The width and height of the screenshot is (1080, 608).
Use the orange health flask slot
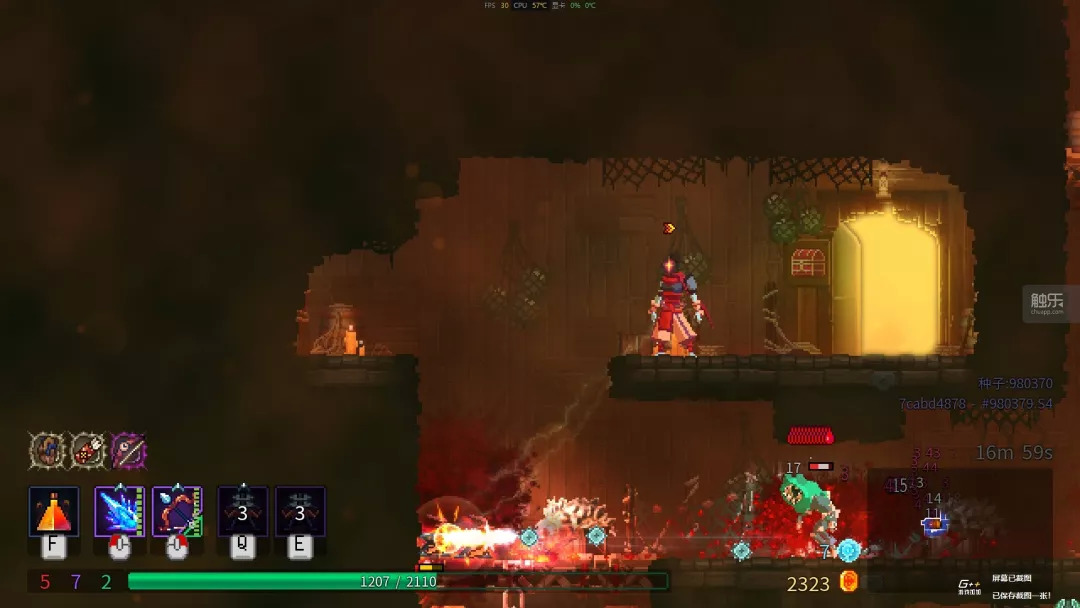[x=54, y=512]
